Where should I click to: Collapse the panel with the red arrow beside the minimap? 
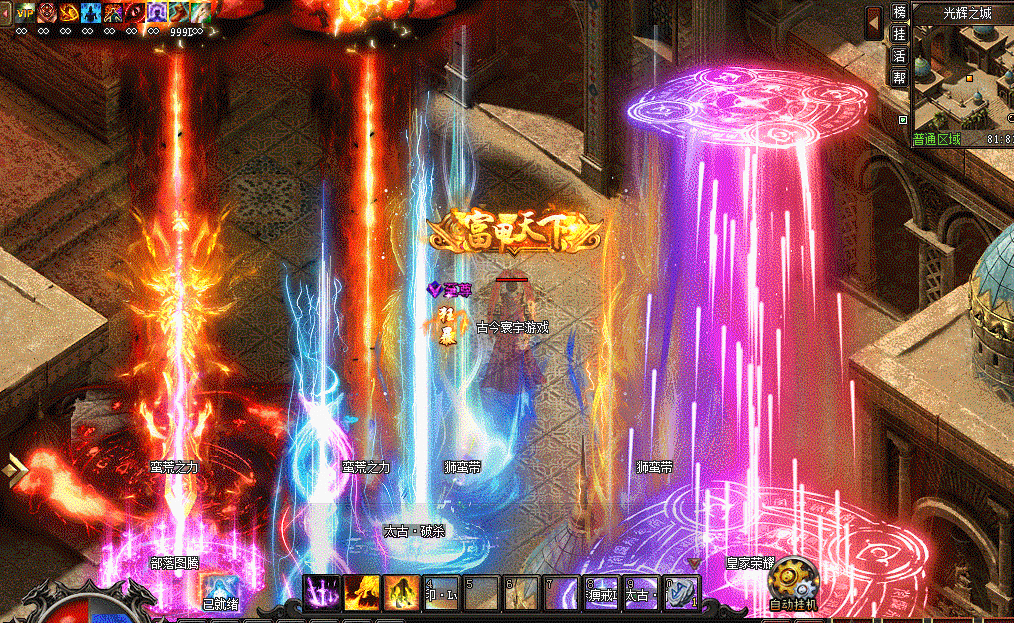click(873, 21)
